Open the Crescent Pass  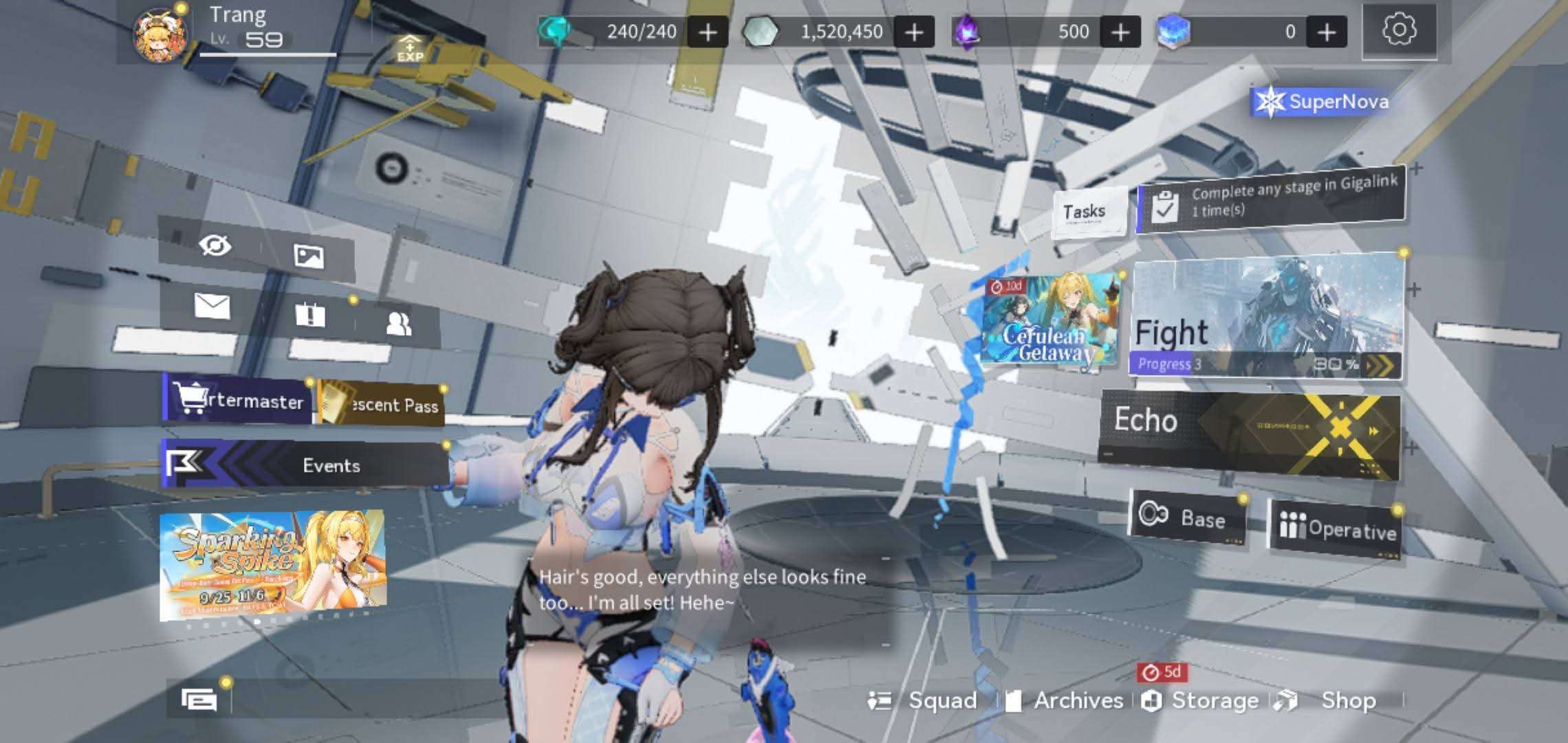pyautogui.click(x=380, y=405)
